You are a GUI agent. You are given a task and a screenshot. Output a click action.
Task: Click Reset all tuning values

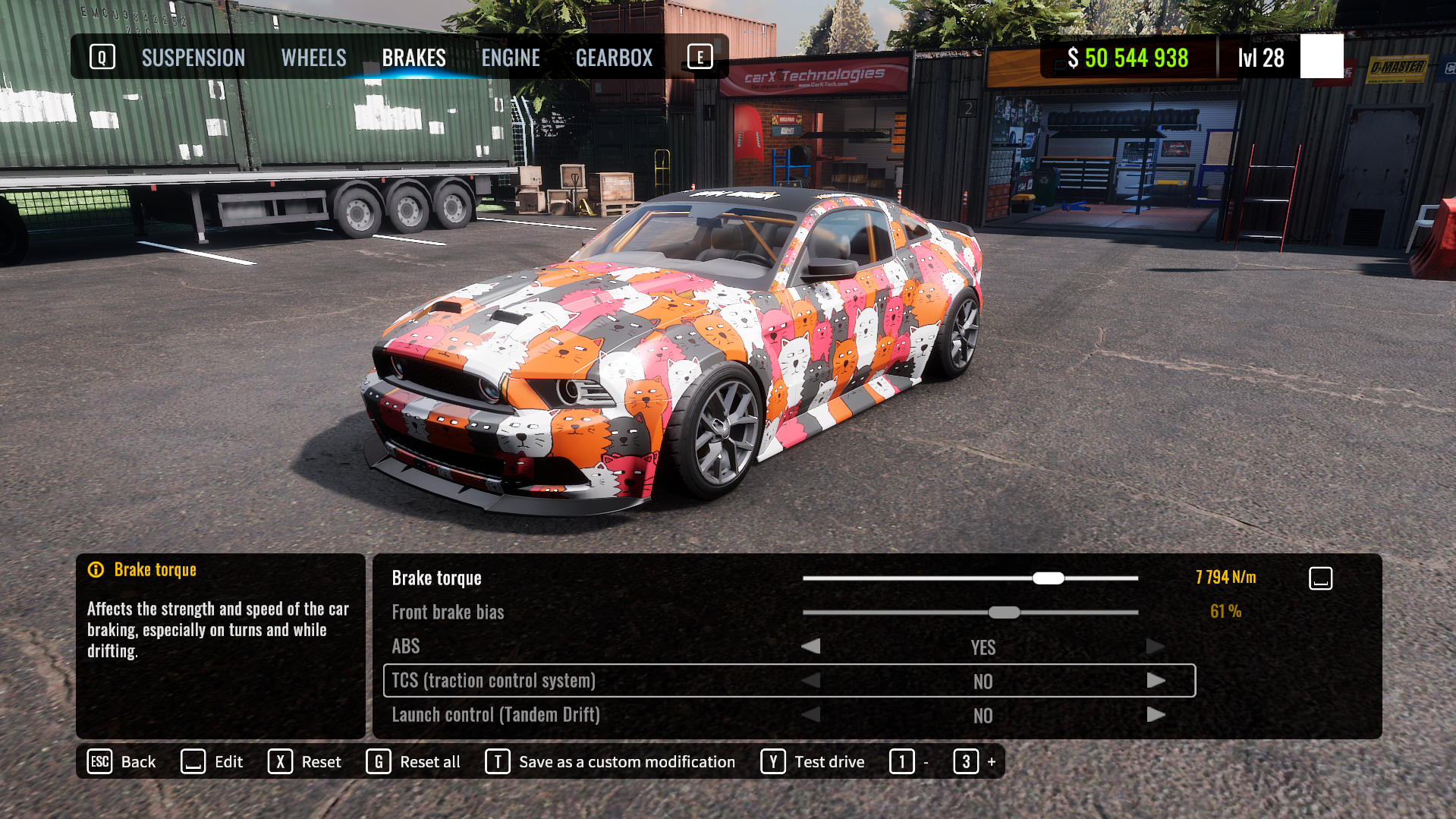click(414, 761)
